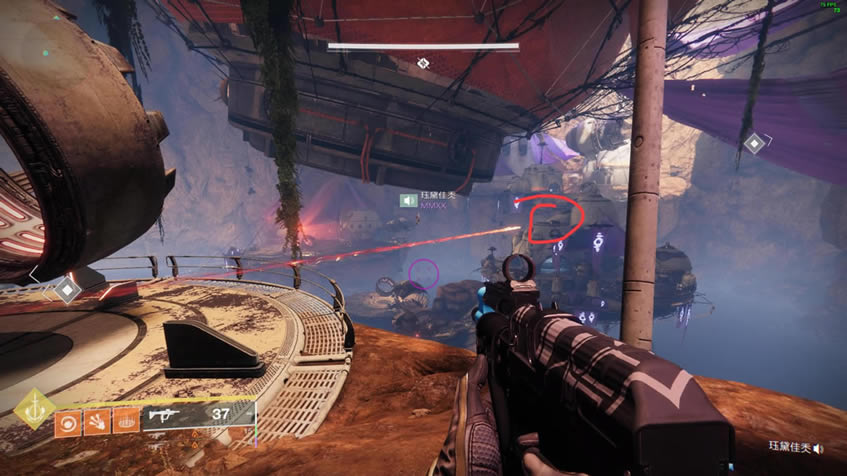
Task: Select the equipped weapon slot with 37 ammo
Action: click(x=198, y=416)
